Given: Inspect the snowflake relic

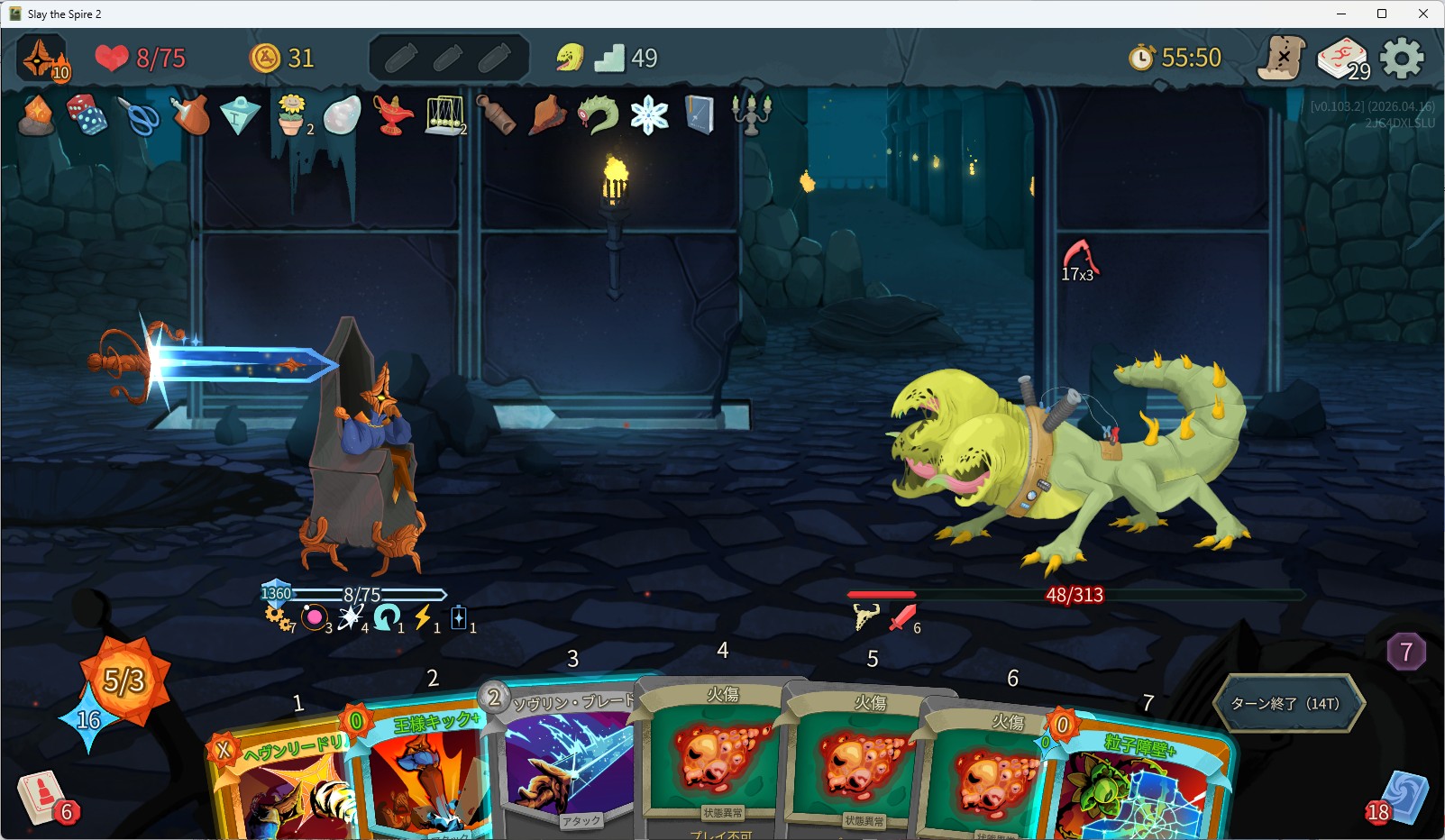Looking at the screenshot, I should tap(649, 115).
